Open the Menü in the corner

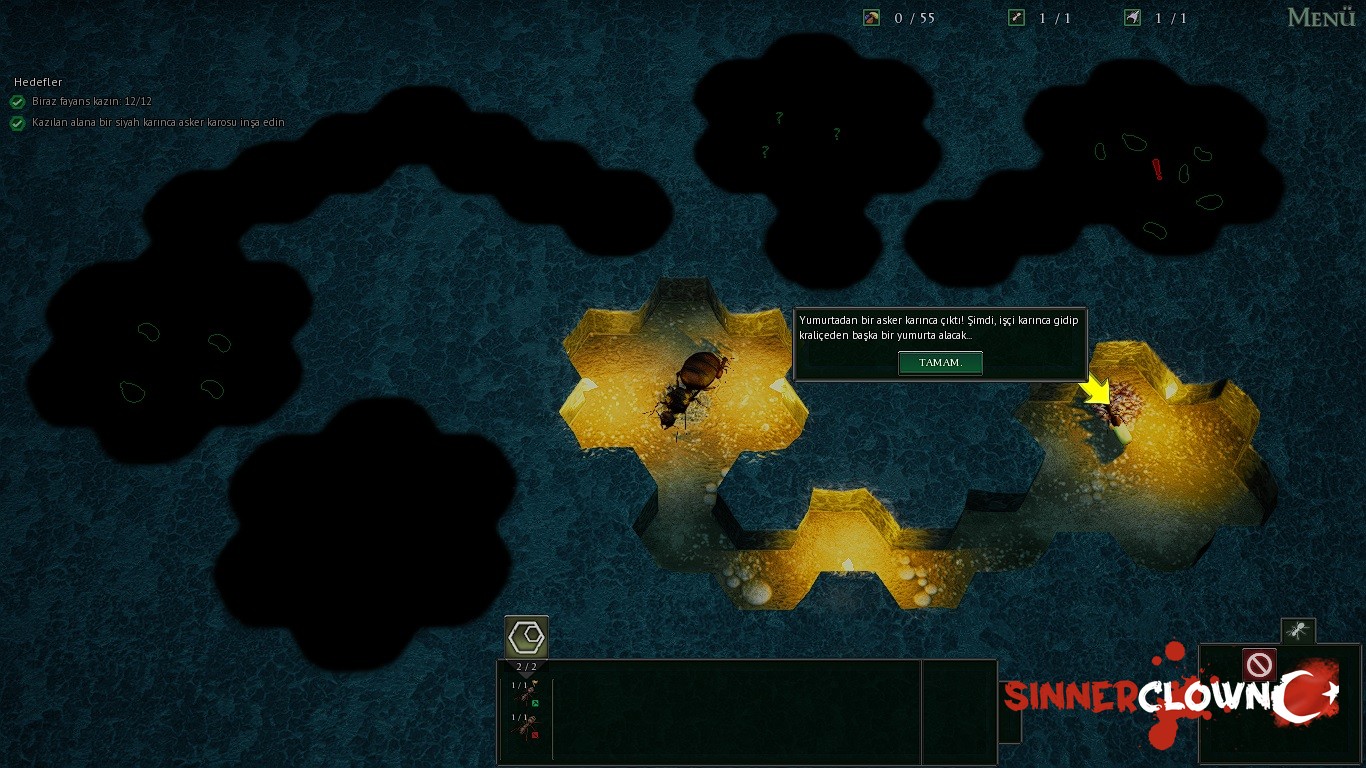(x=1321, y=18)
